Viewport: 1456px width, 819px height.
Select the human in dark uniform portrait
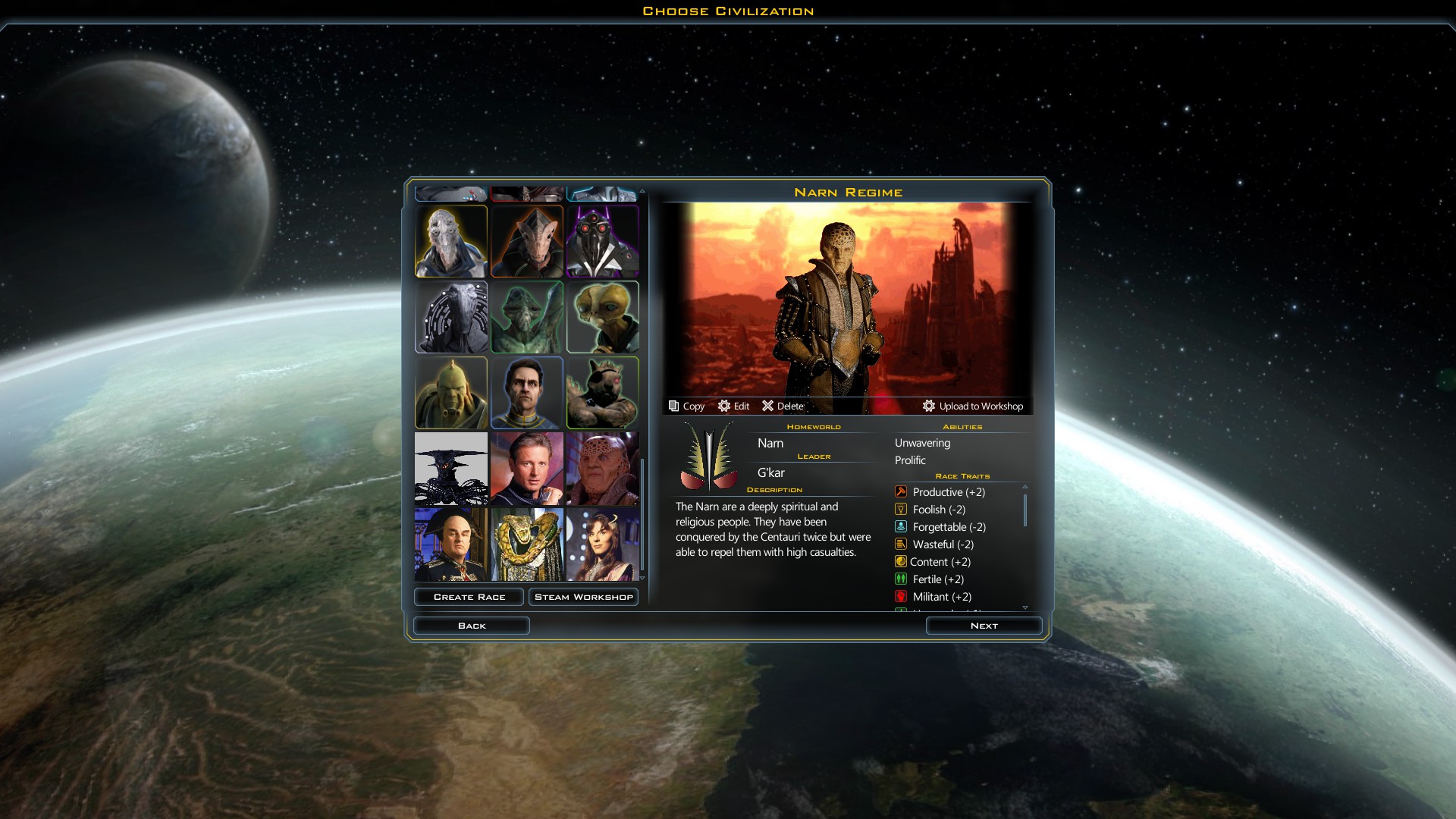527,393
